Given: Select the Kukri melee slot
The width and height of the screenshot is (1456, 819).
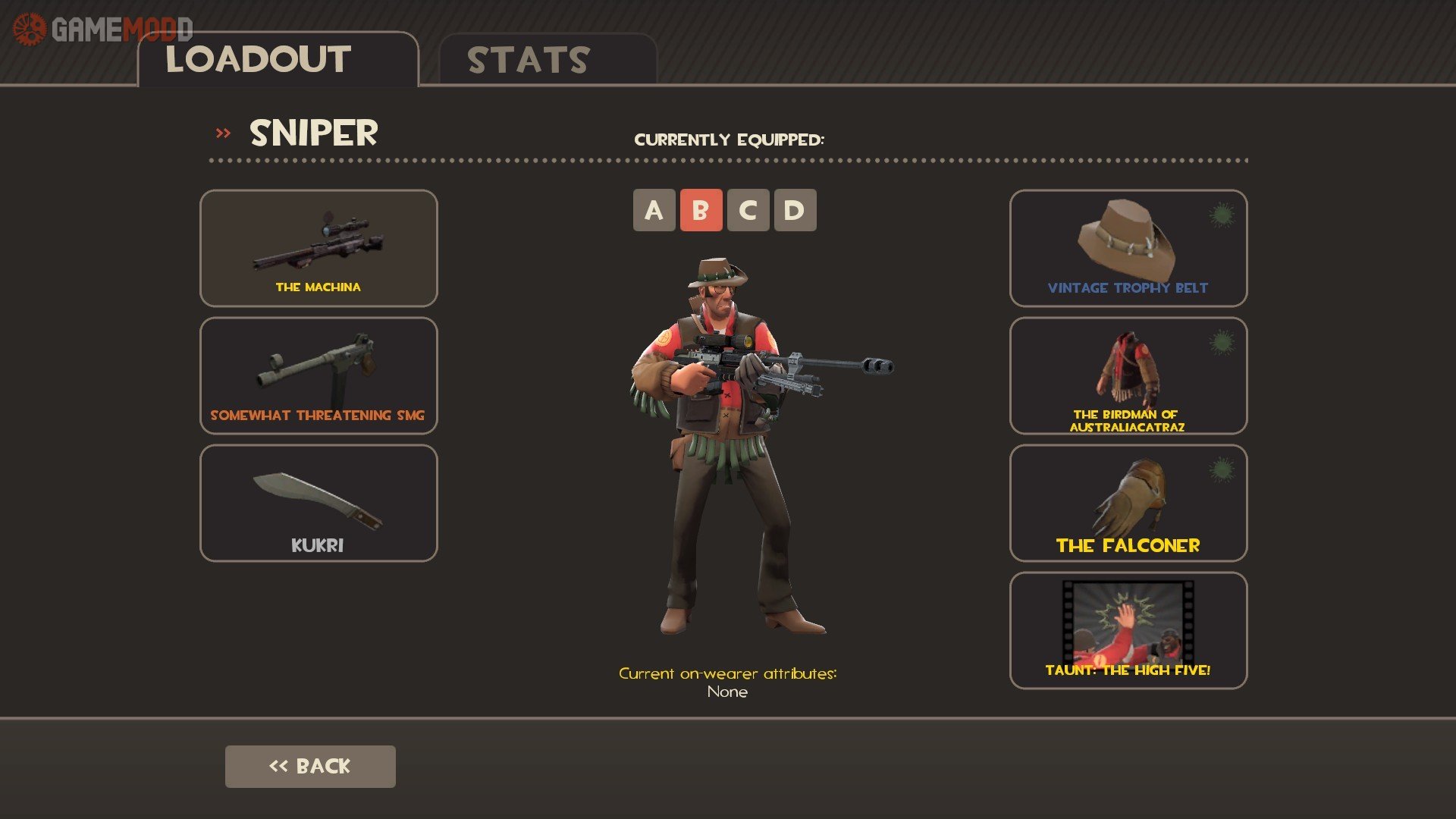Looking at the screenshot, I should pos(318,503).
